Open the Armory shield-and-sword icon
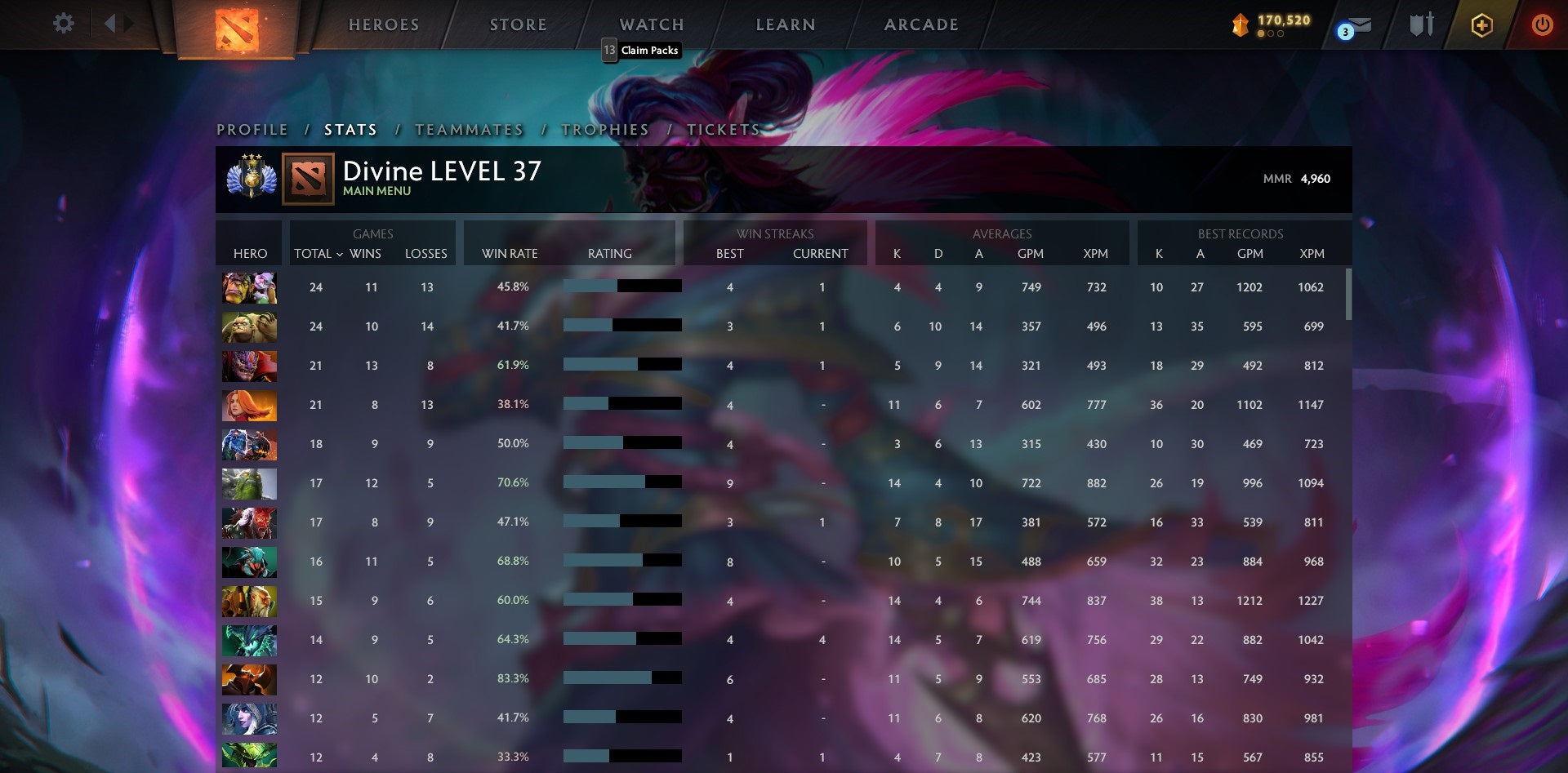 coord(1421,24)
